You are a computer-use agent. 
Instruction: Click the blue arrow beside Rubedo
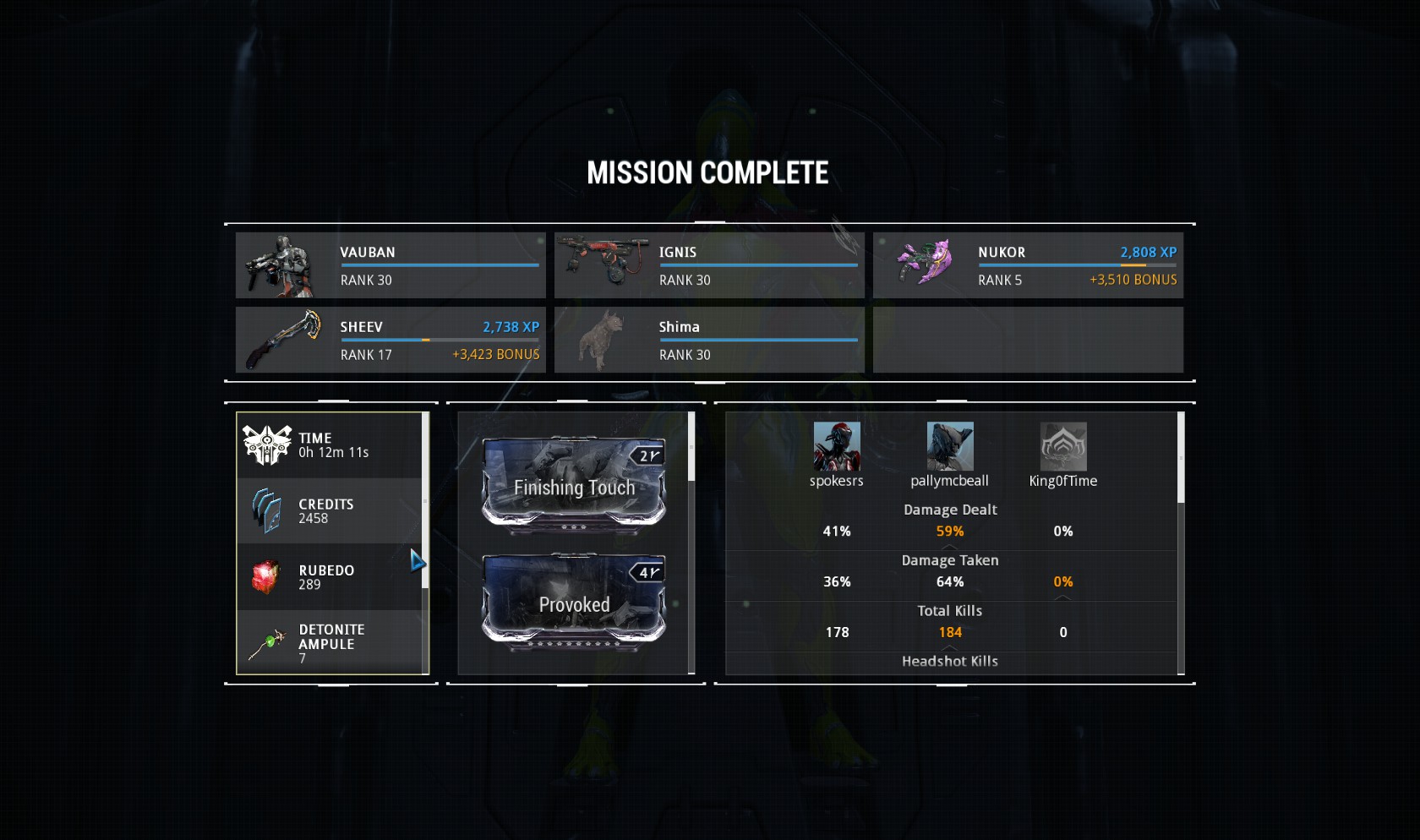(x=418, y=560)
